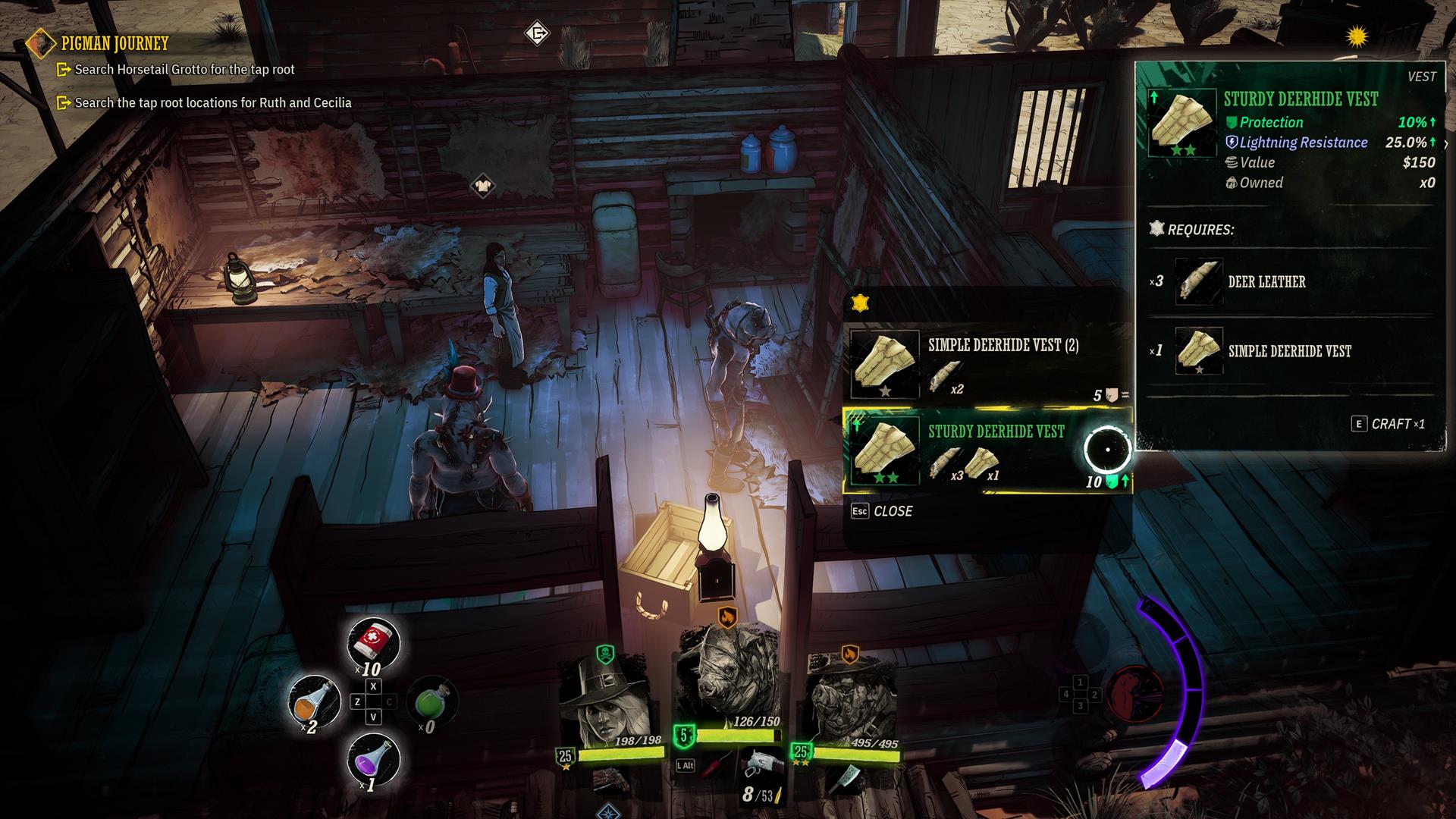Open the Pigman Journey quest tracker

click(115, 43)
